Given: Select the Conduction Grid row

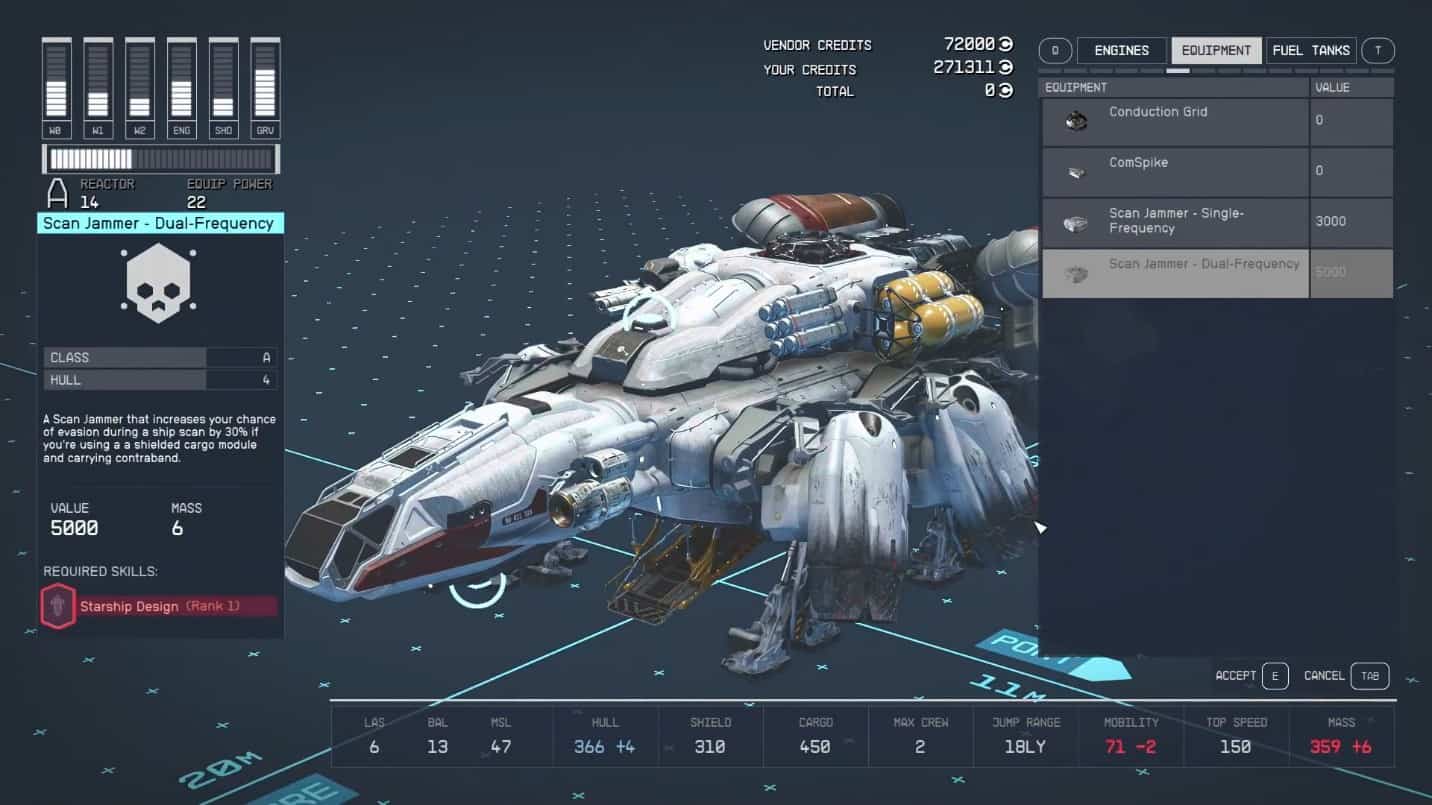Looking at the screenshot, I should [1175, 121].
